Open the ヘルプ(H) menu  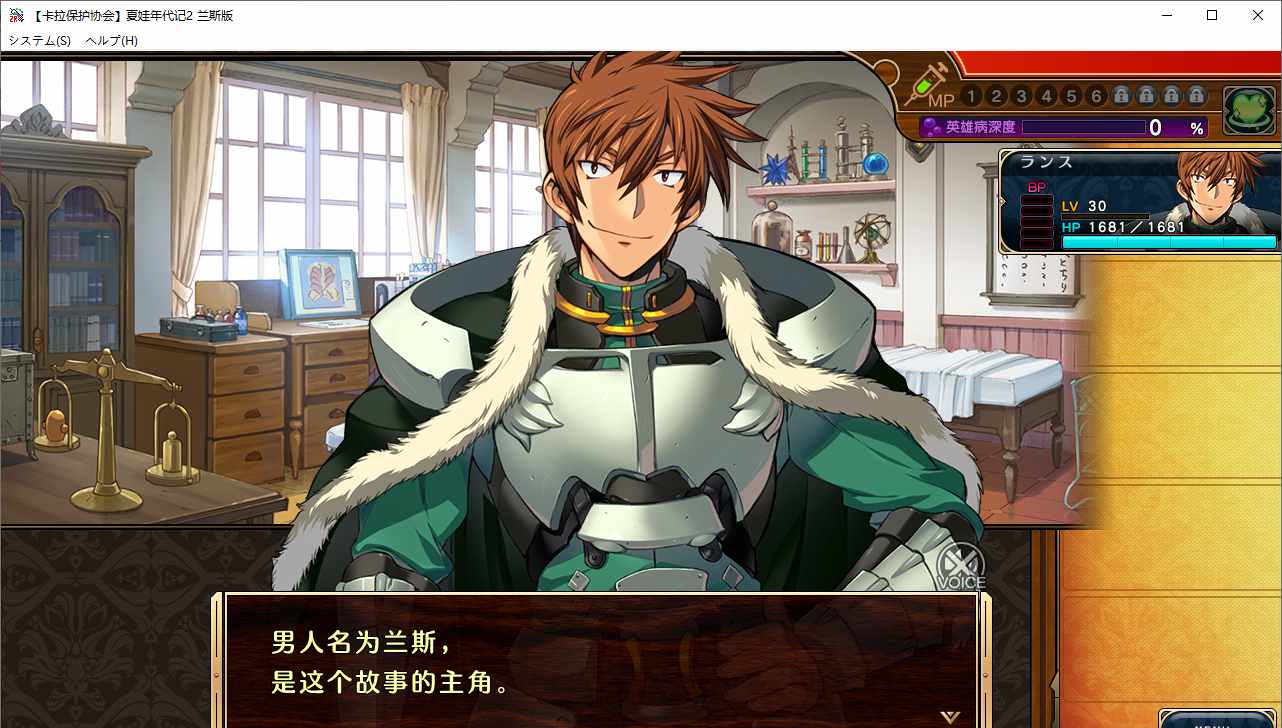click(113, 41)
